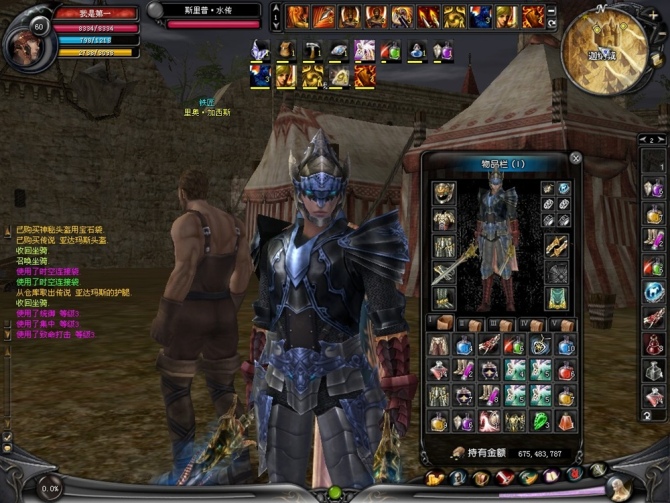Activate the first fire skill on top hotbar

[x=297, y=16]
